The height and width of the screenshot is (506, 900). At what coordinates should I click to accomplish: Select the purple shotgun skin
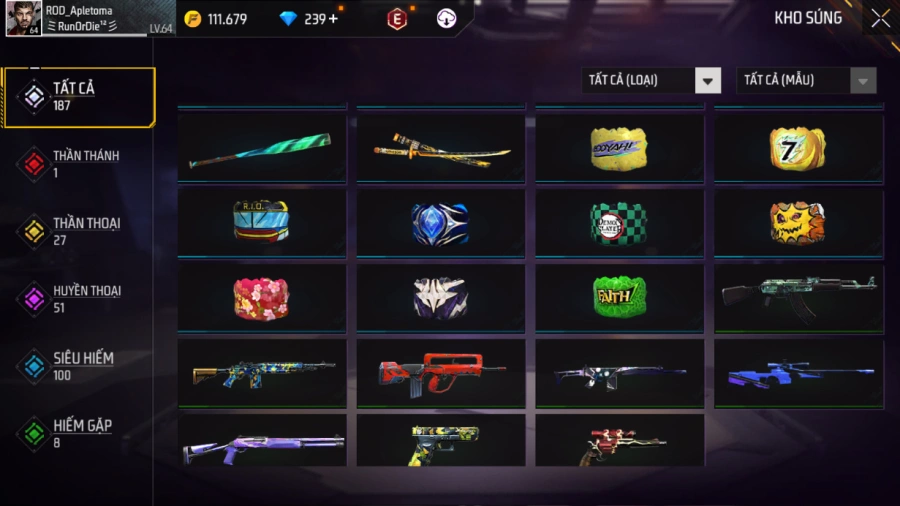(x=262, y=445)
